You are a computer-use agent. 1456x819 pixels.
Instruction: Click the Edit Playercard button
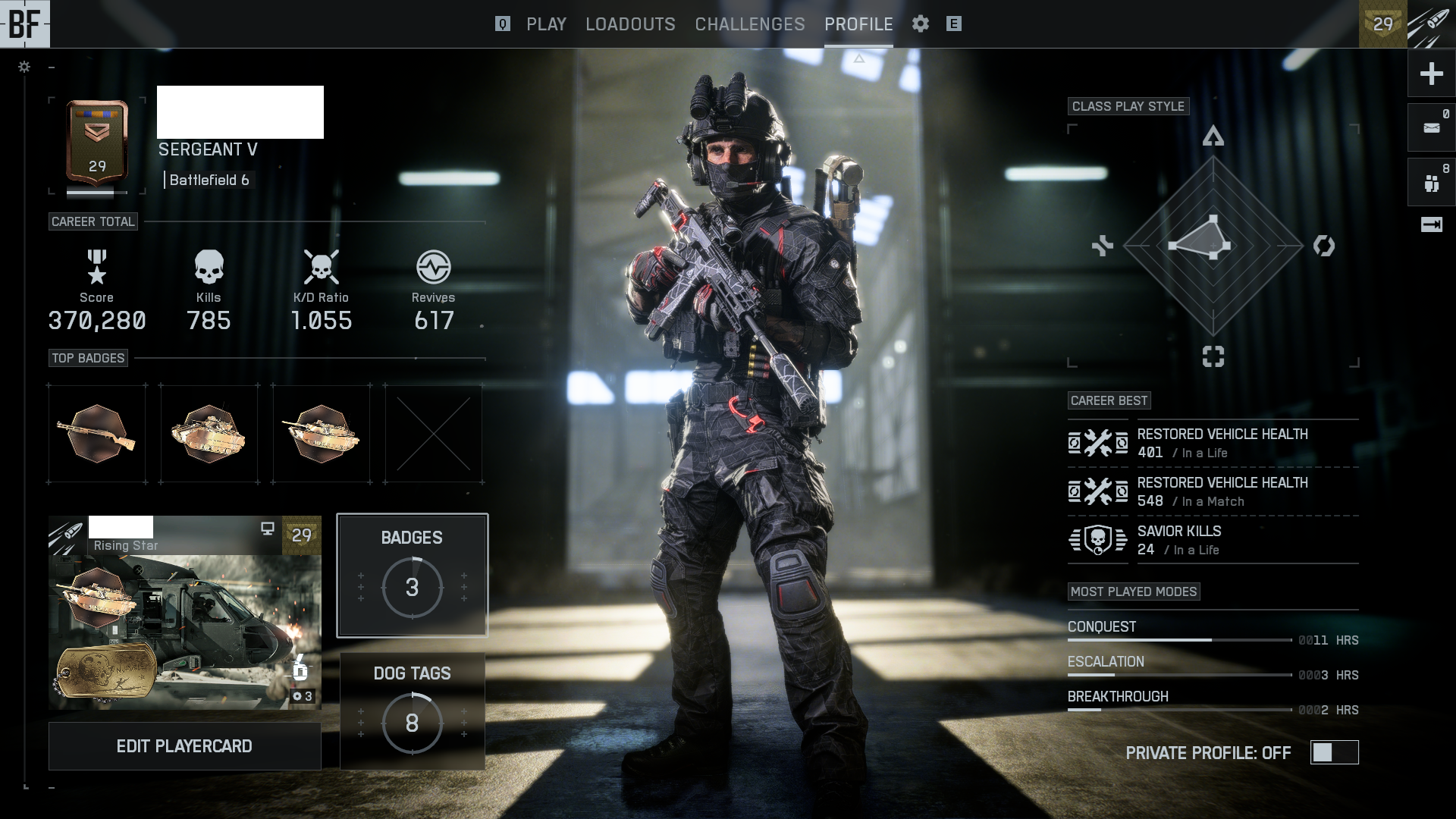(184, 746)
